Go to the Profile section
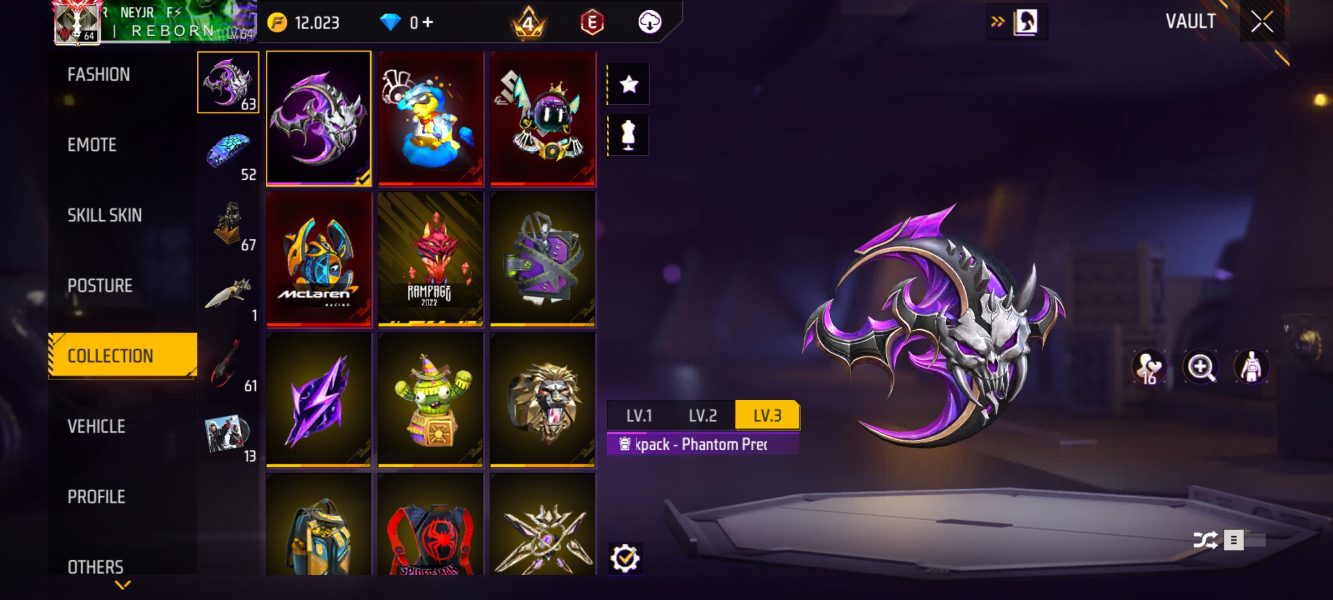1333x600 pixels. point(96,497)
